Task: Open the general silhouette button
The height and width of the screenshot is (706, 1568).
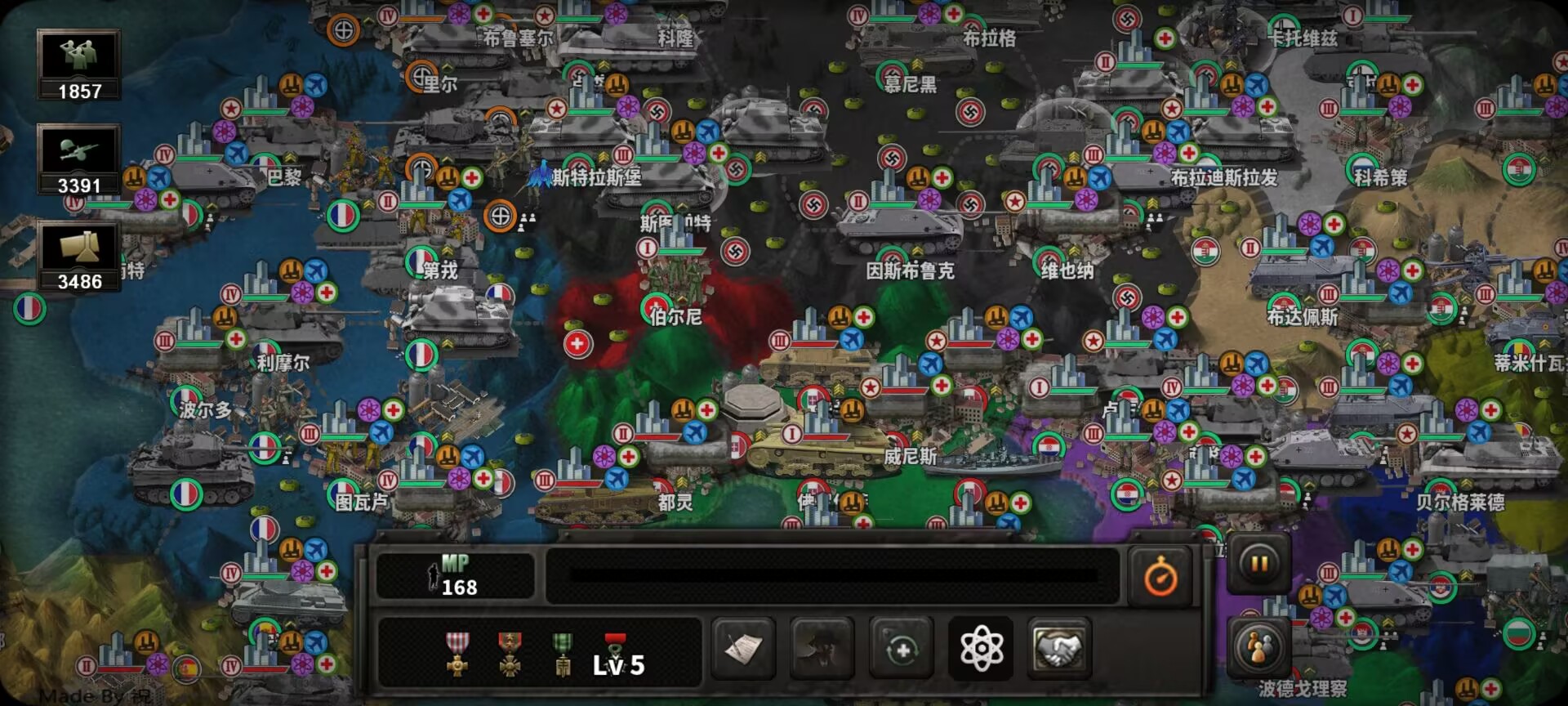Action: (x=822, y=650)
